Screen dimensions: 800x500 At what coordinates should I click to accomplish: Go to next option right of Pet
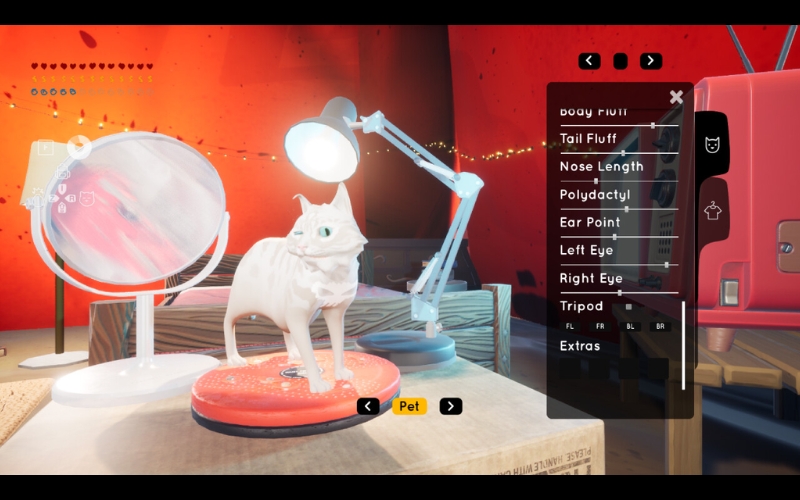(451, 406)
